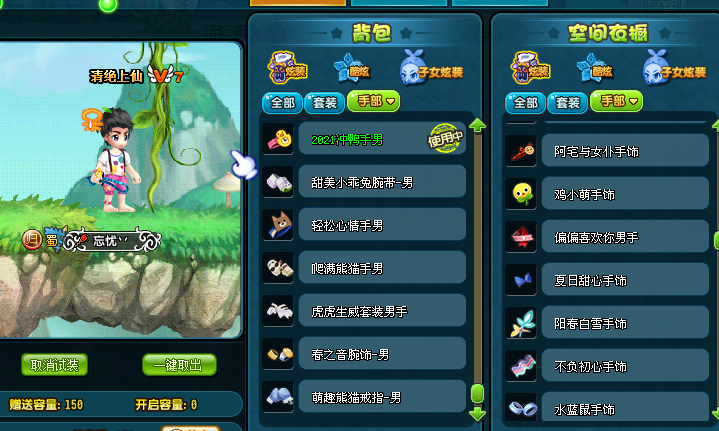This screenshot has width=719, height=431.
Task: Select 2021冲鸭手男 item in backpack
Action: click(364, 139)
